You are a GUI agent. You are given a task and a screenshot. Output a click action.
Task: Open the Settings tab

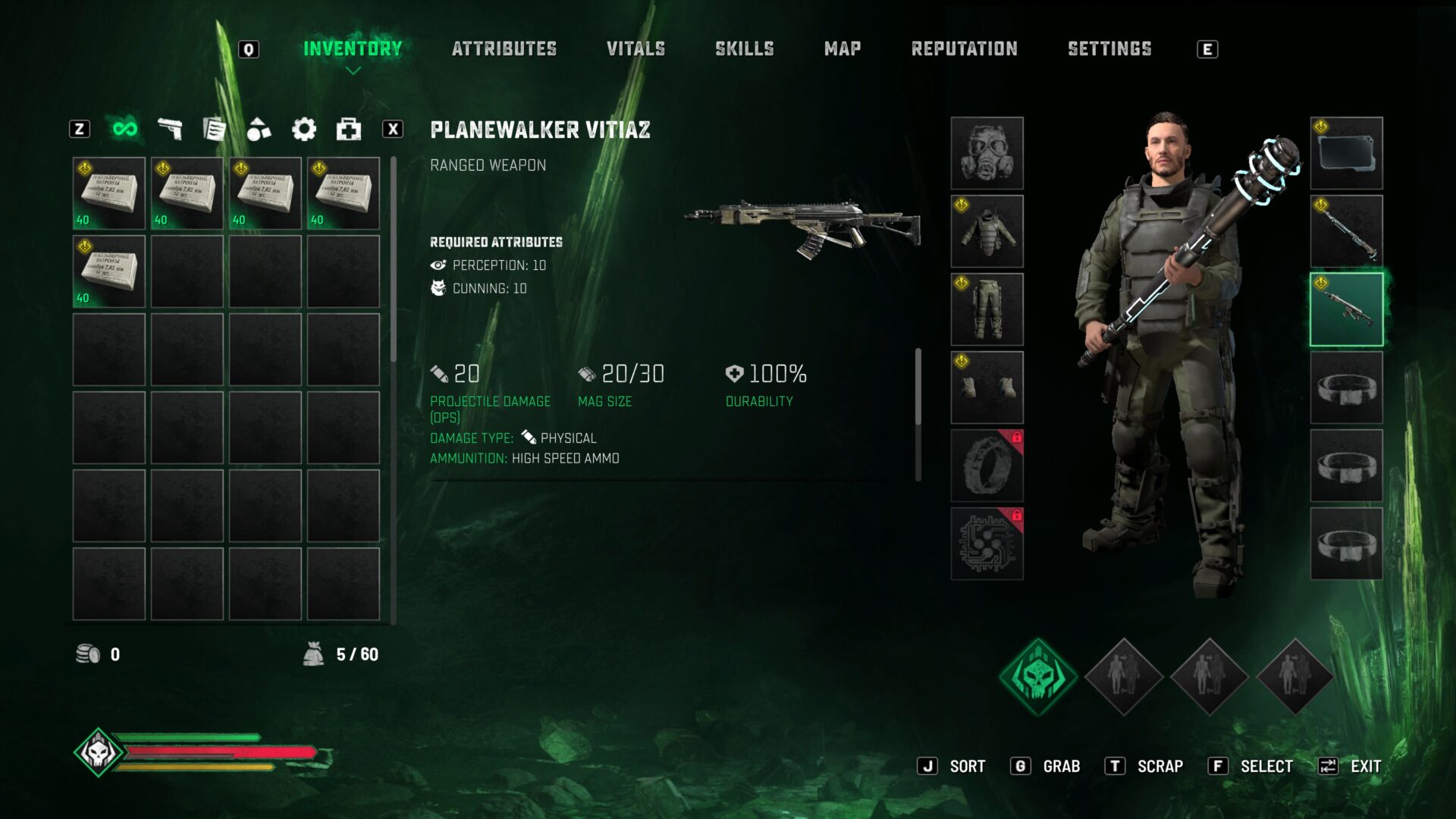point(1109,49)
